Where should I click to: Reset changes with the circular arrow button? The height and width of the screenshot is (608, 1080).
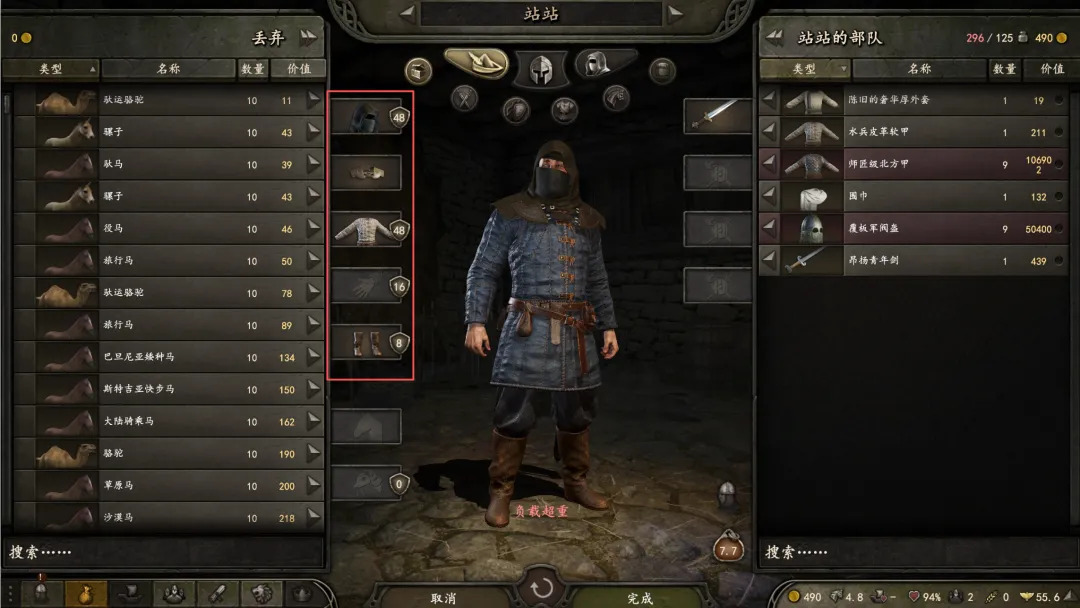[541, 589]
